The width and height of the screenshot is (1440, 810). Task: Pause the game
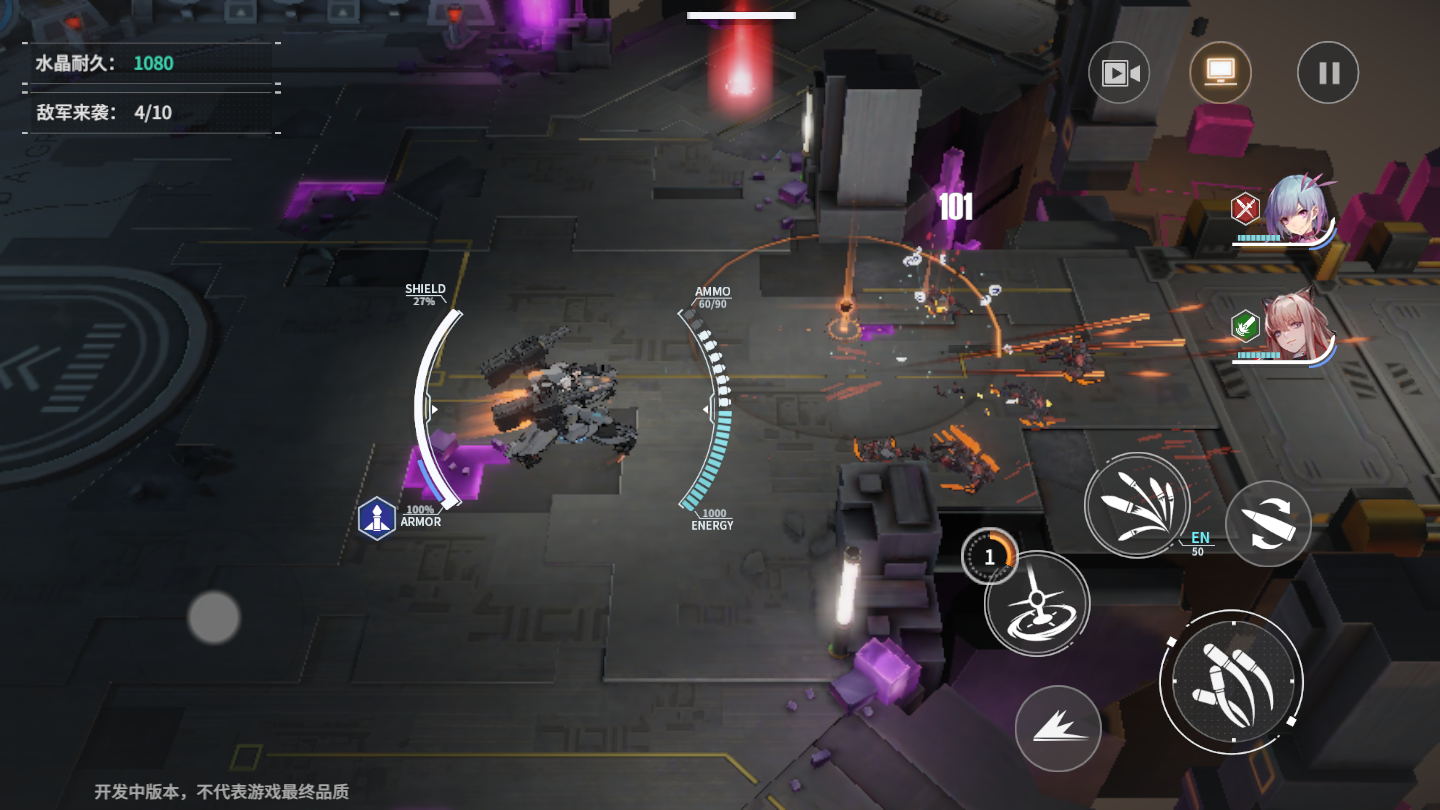pyautogui.click(x=1328, y=73)
